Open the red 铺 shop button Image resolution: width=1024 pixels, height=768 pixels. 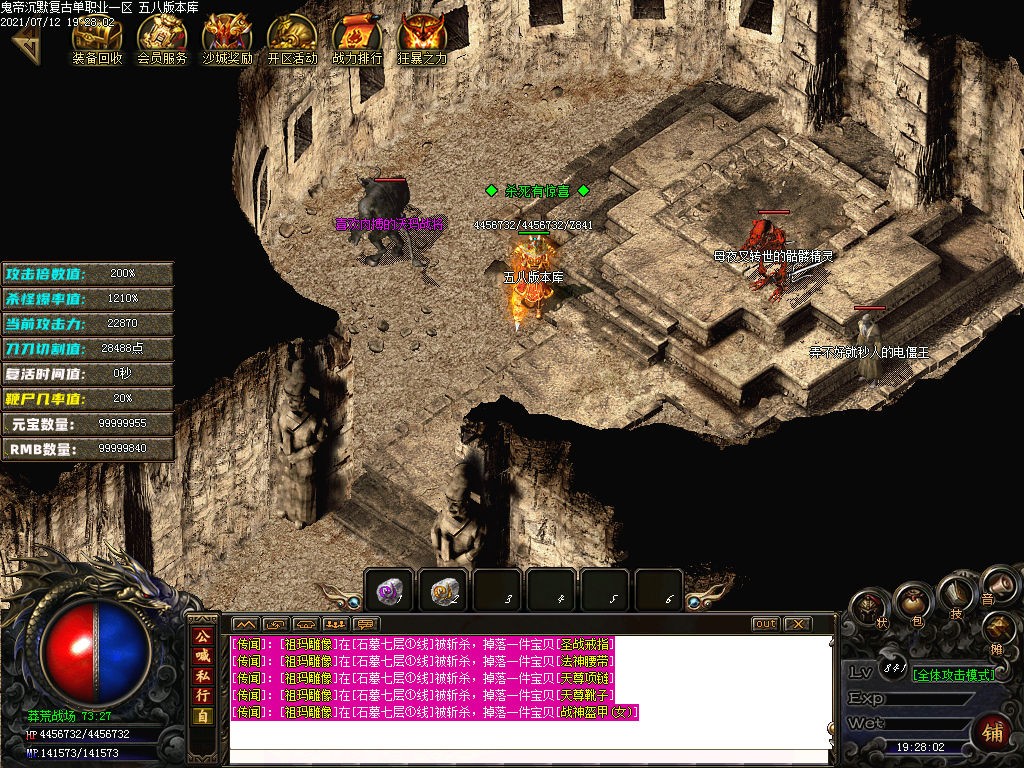993,731
